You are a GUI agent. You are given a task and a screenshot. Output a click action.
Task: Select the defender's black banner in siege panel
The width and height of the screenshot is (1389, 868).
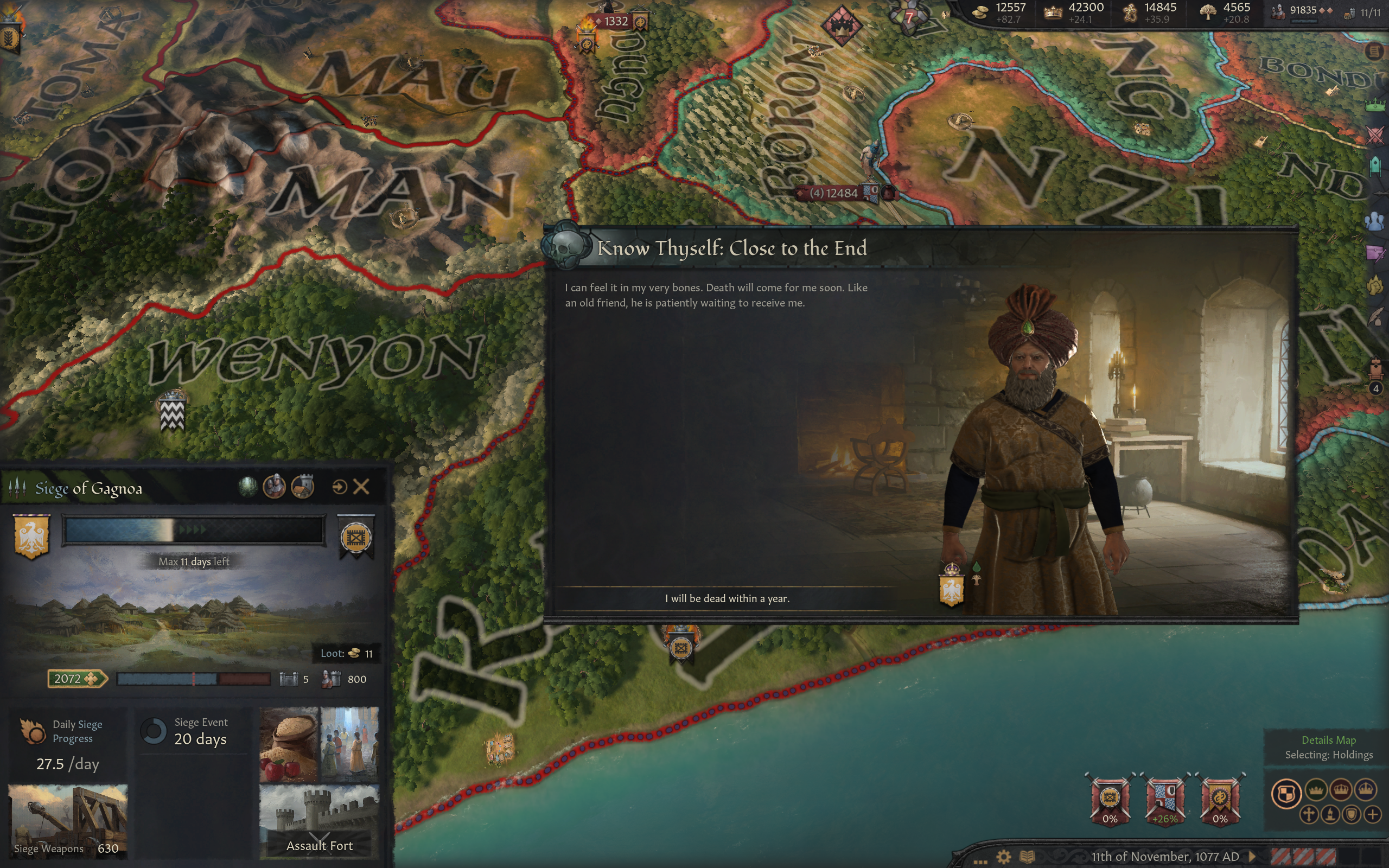pos(356,537)
